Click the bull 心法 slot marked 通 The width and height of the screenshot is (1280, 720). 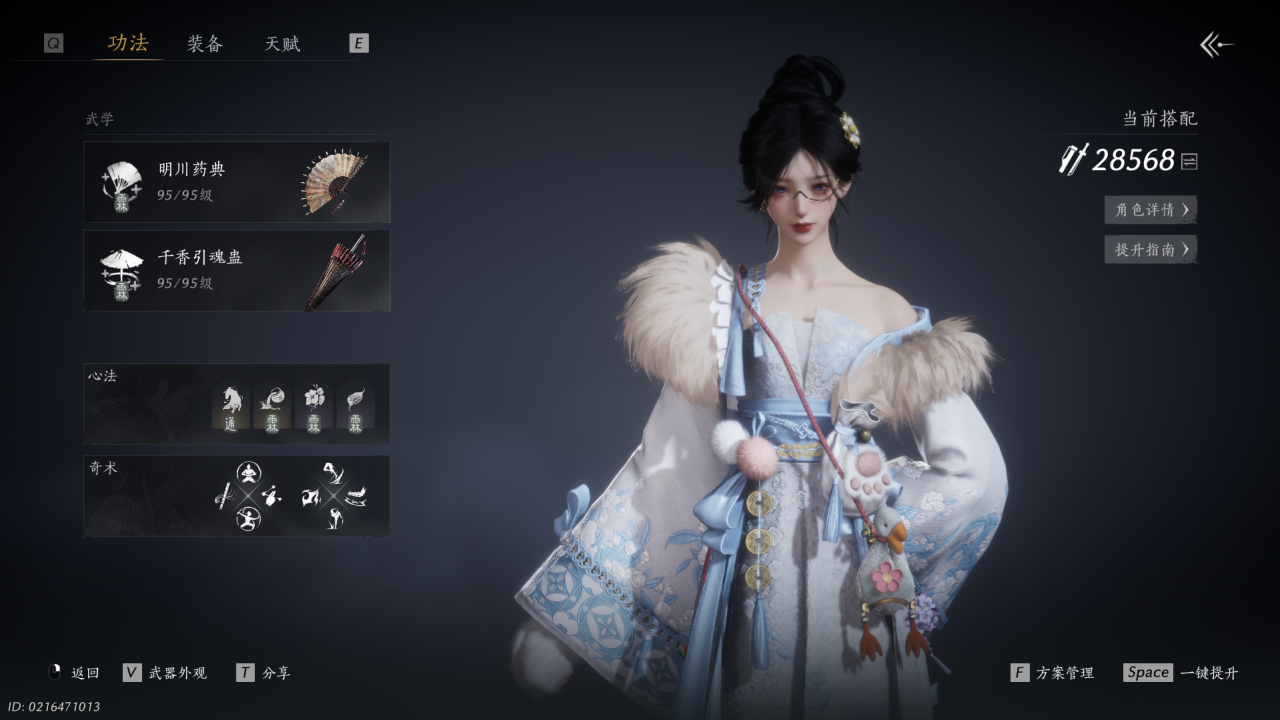(231, 406)
